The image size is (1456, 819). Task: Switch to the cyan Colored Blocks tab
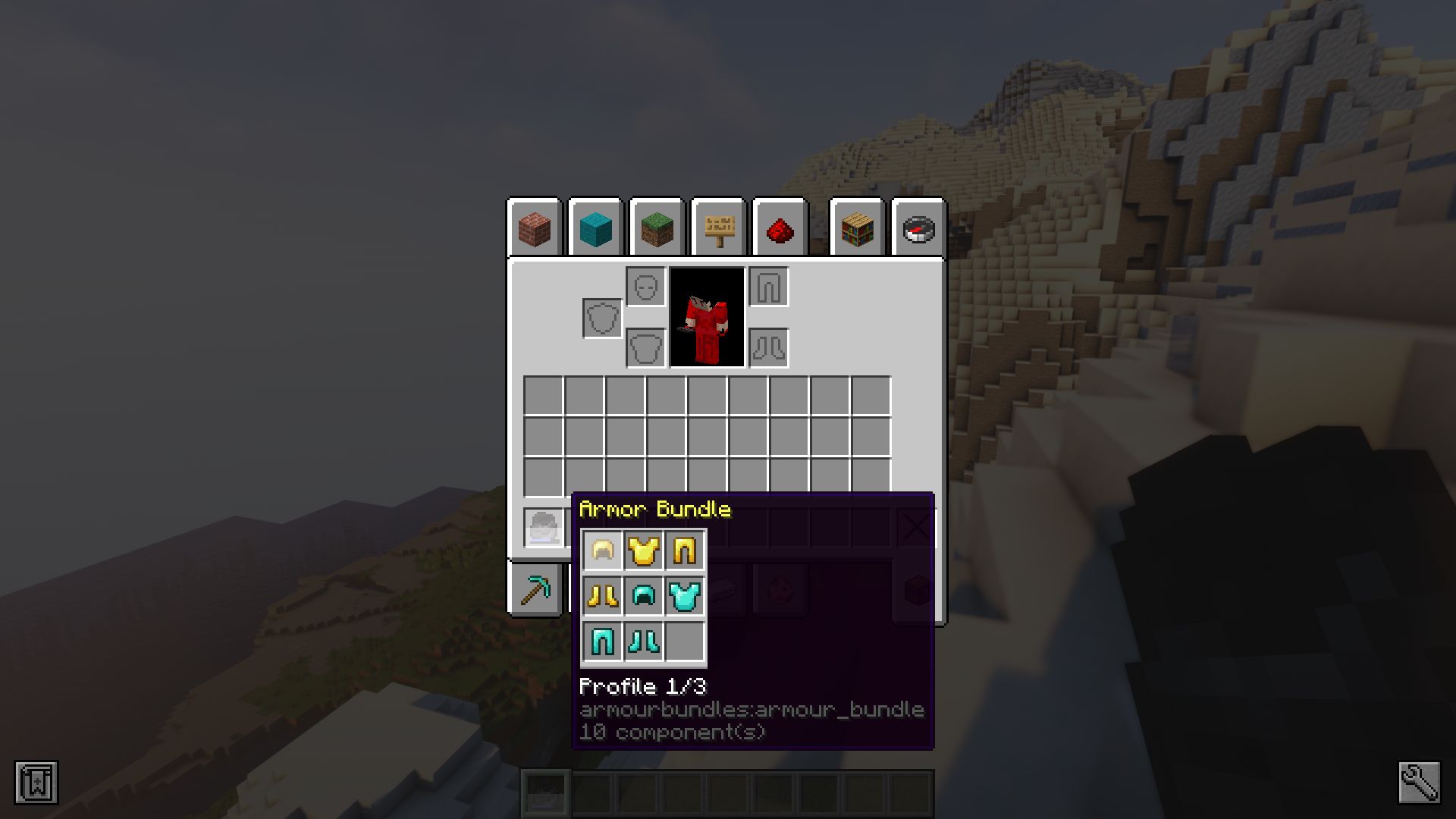pyautogui.click(x=595, y=229)
